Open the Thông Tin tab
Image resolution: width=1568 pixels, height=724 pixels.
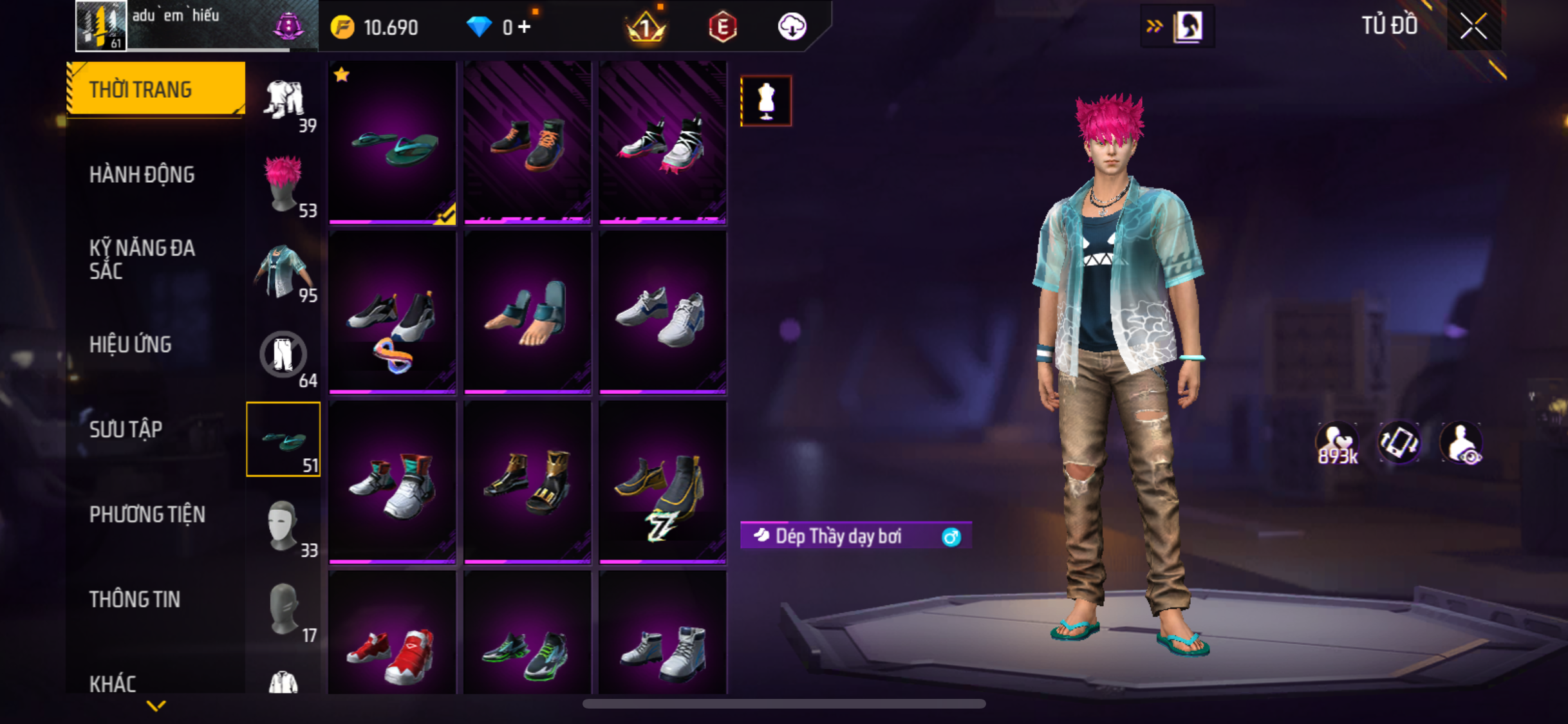point(135,599)
